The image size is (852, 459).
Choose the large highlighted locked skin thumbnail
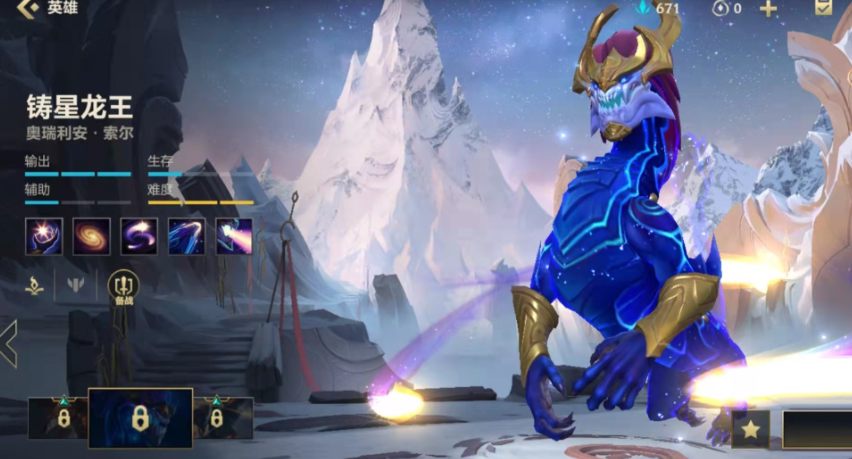tap(140, 417)
